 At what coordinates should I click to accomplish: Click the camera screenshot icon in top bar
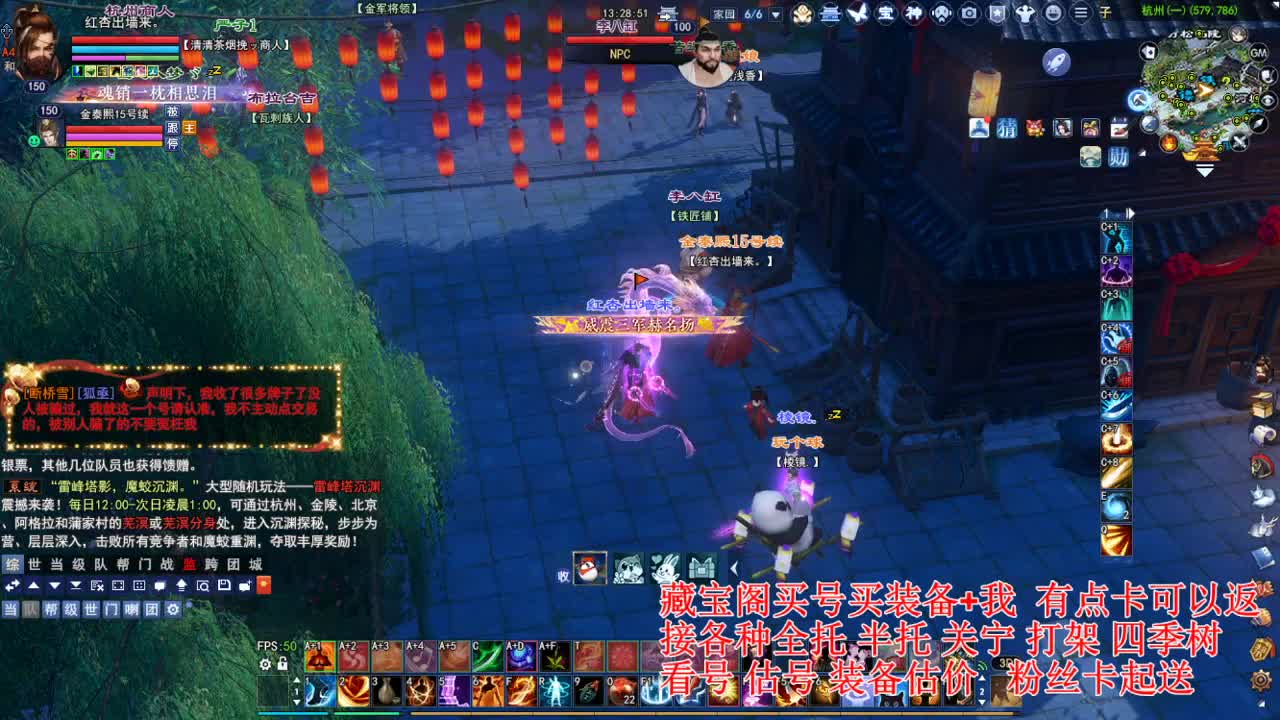(x=968, y=13)
